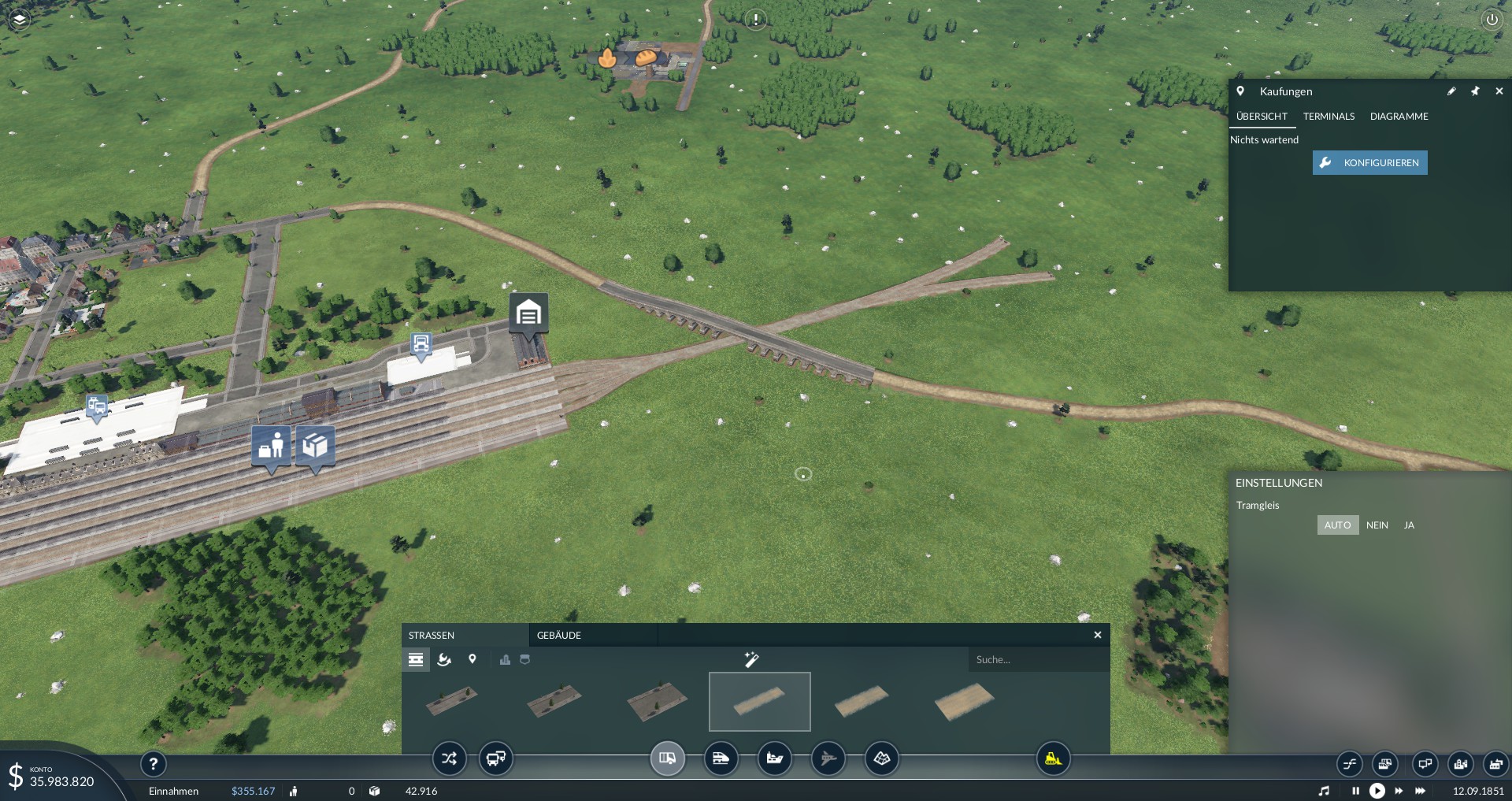The image size is (1512, 801).
Task: Open the ship and harbor construction menu
Action: tap(775, 758)
